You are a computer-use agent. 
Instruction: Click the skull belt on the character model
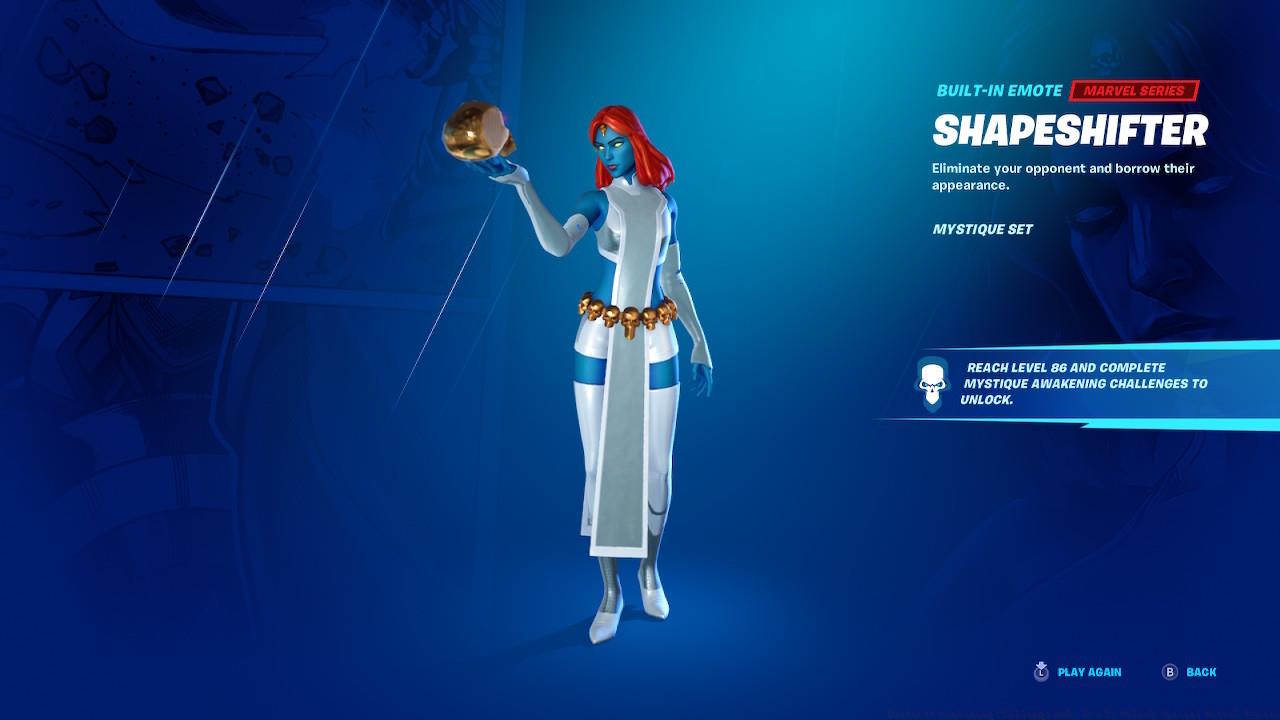630,316
